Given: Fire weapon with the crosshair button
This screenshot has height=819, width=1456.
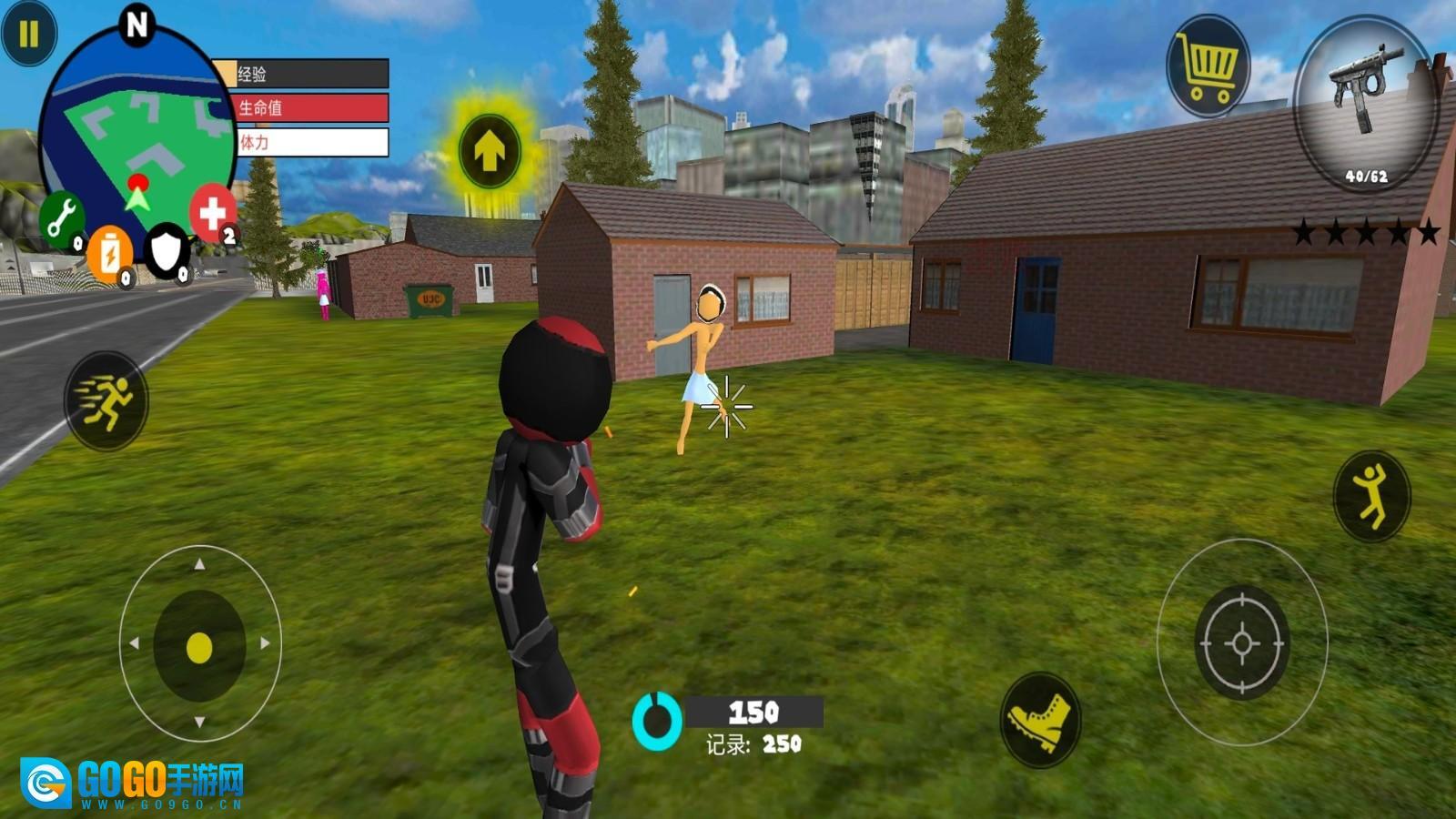Looking at the screenshot, I should [x=1241, y=642].
